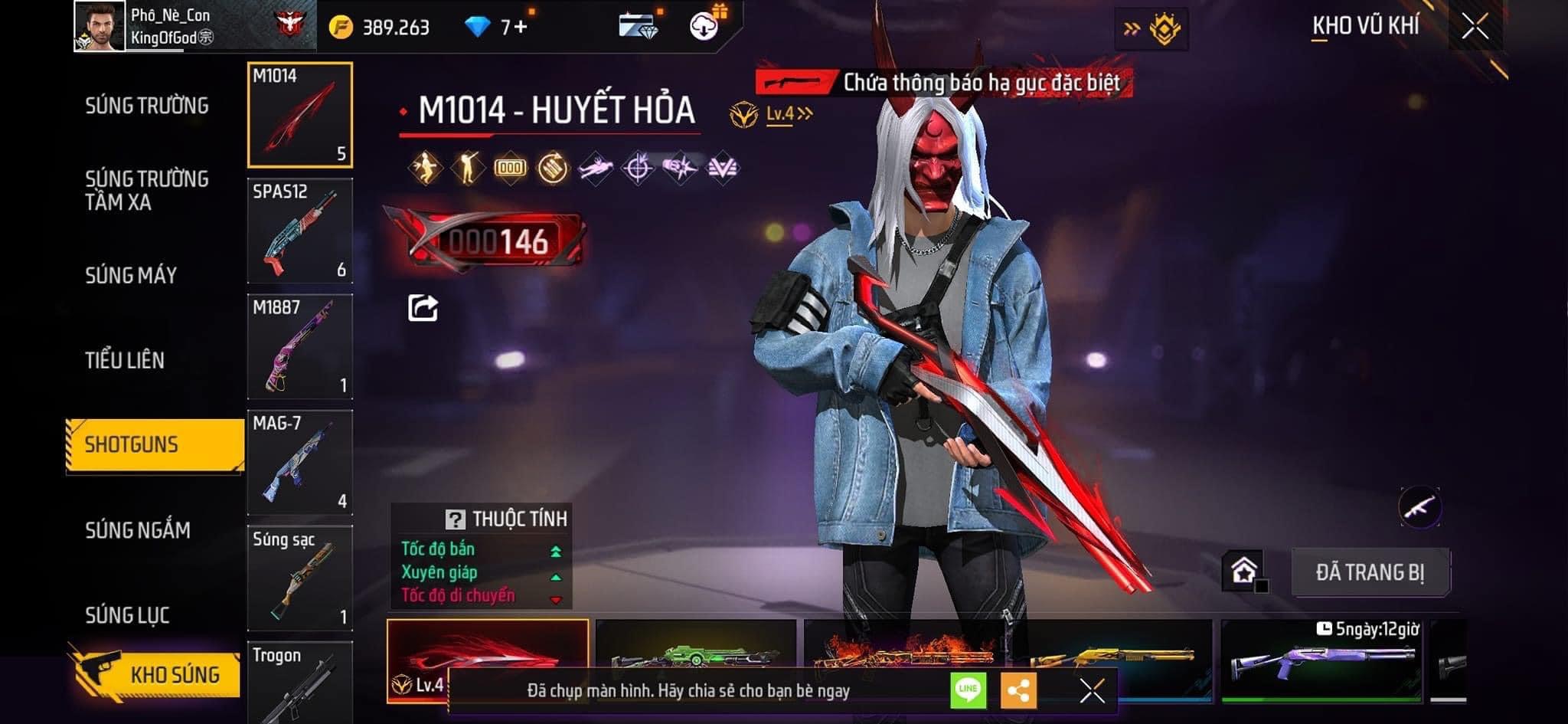Viewport: 1568px width, 724px height.
Task: Open the Kho Súng tab
Action: (x=157, y=674)
